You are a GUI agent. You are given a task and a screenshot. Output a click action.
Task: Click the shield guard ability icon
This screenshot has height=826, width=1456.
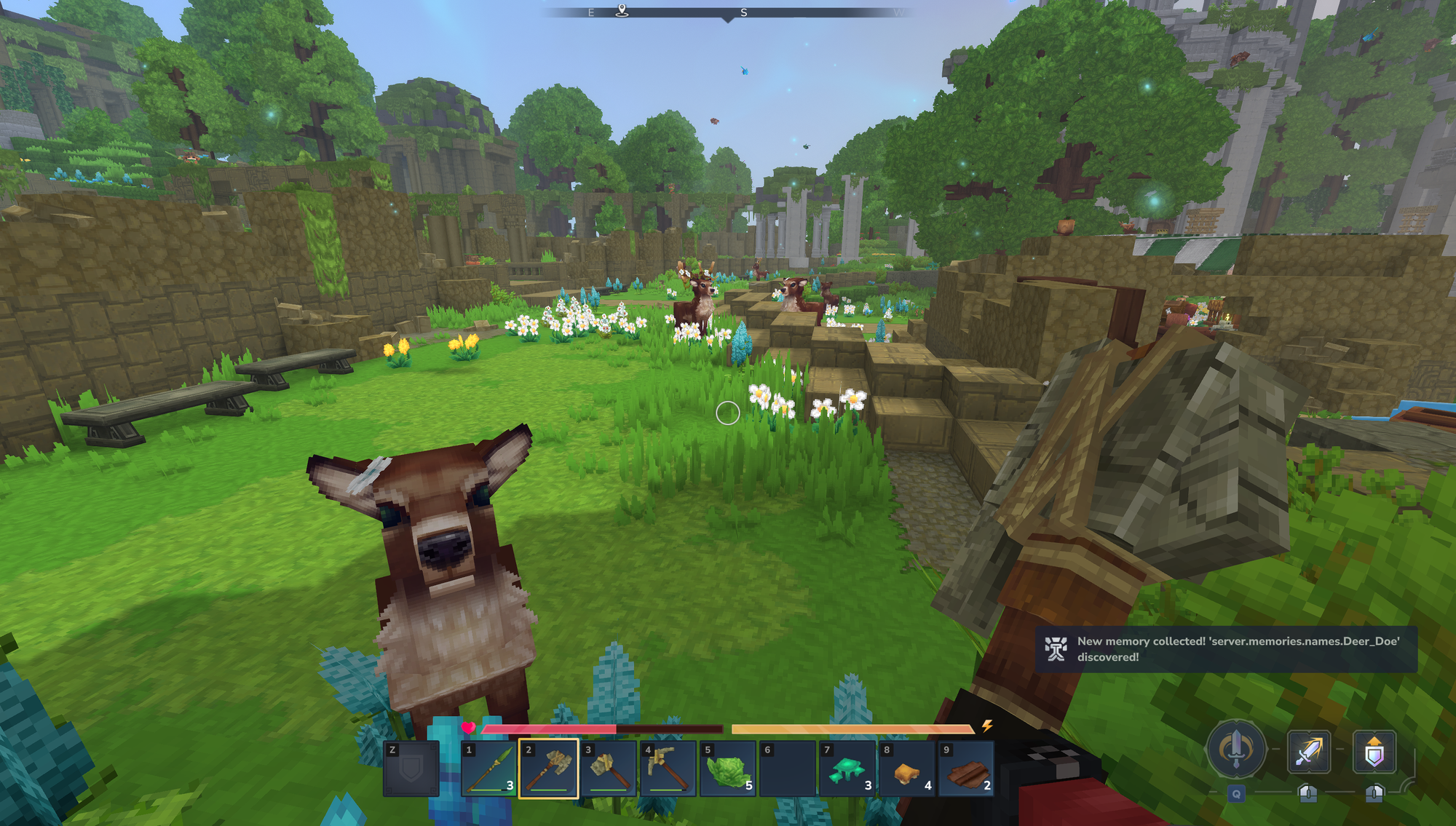coord(1374,752)
